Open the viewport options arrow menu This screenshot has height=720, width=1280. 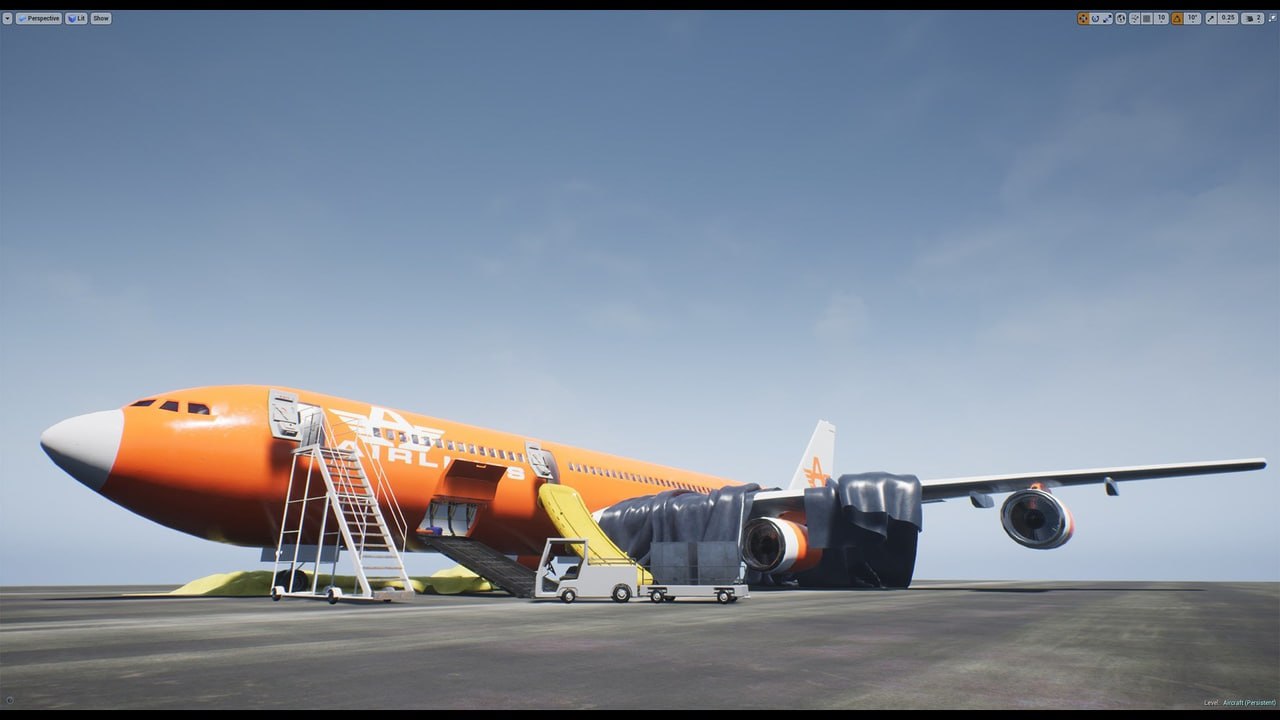click(8, 18)
